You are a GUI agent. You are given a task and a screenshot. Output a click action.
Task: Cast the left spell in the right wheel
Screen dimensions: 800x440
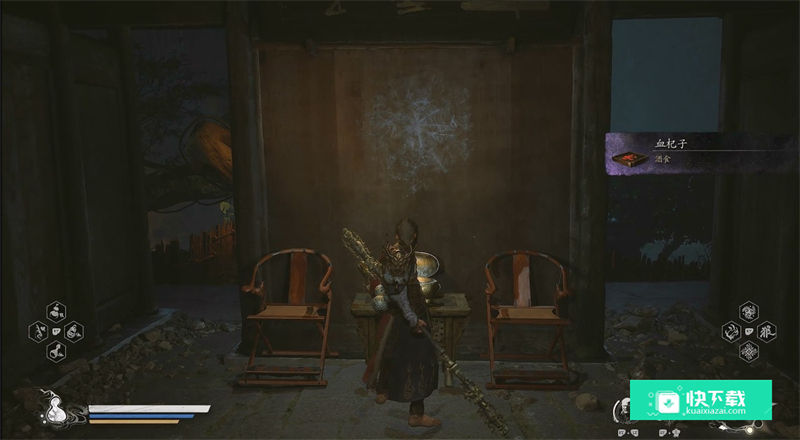tap(731, 331)
